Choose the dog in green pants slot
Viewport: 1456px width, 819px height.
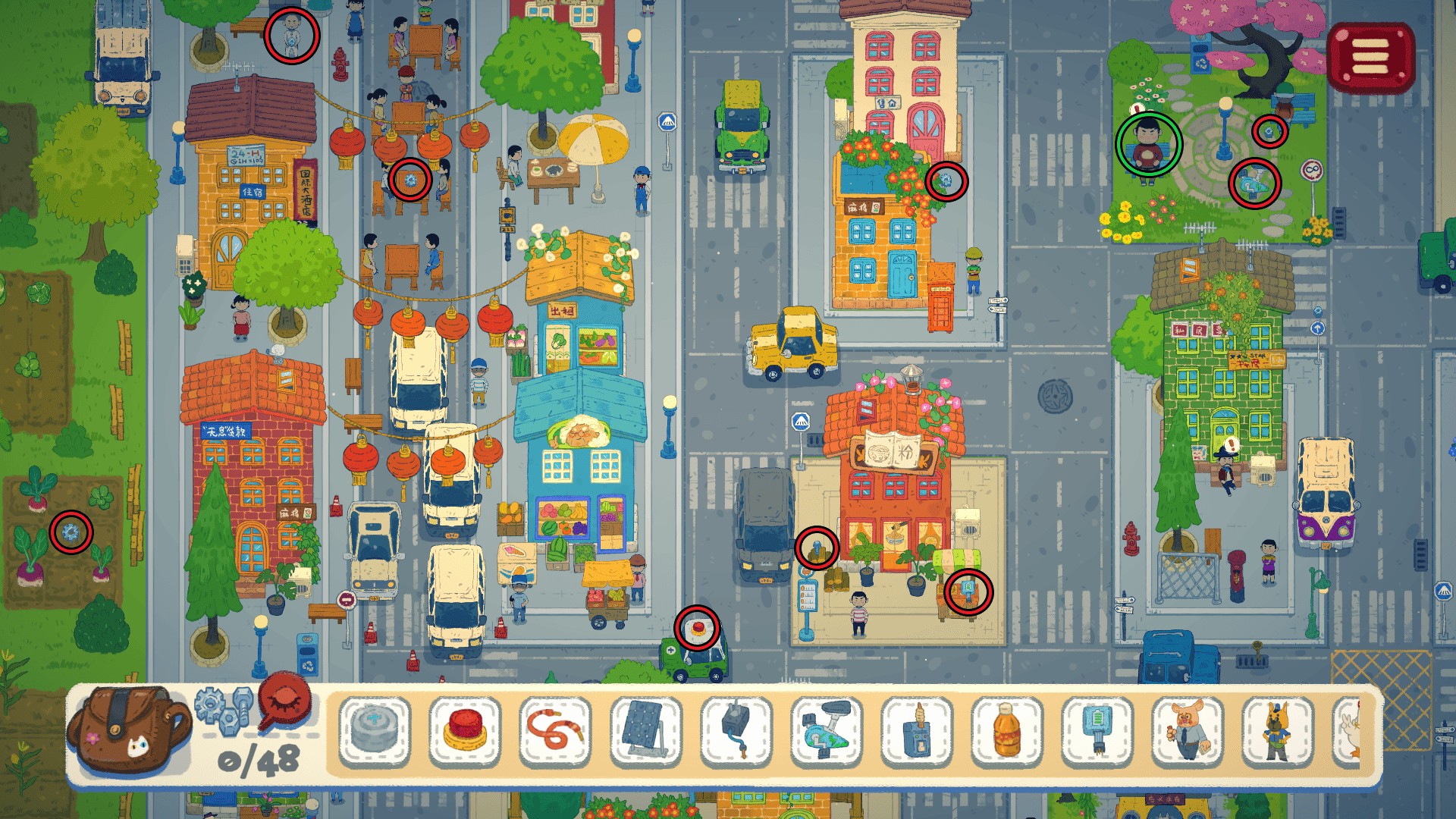(x=1278, y=733)
